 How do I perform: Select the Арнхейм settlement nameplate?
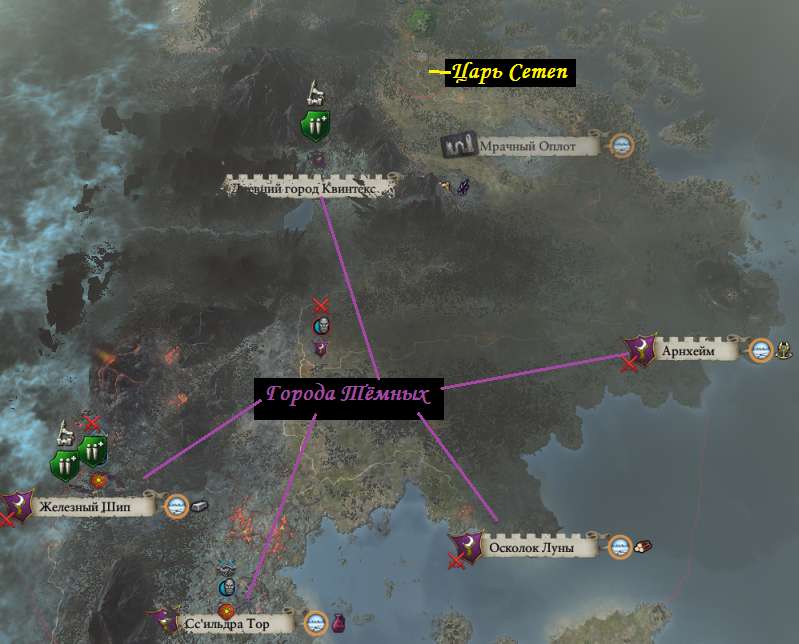coord(692,350)
